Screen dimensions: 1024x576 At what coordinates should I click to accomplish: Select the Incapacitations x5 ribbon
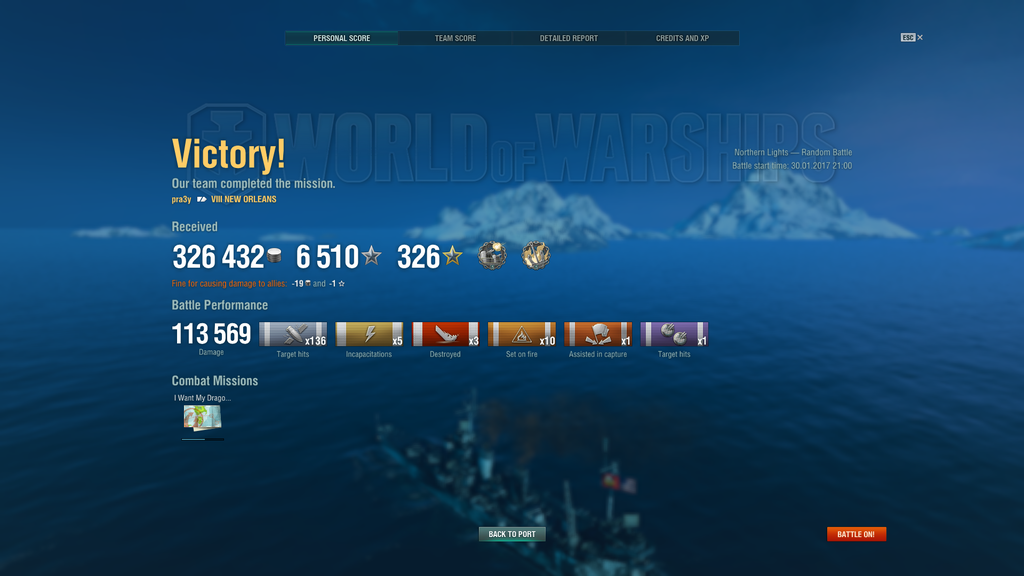(x=369, y=334)
